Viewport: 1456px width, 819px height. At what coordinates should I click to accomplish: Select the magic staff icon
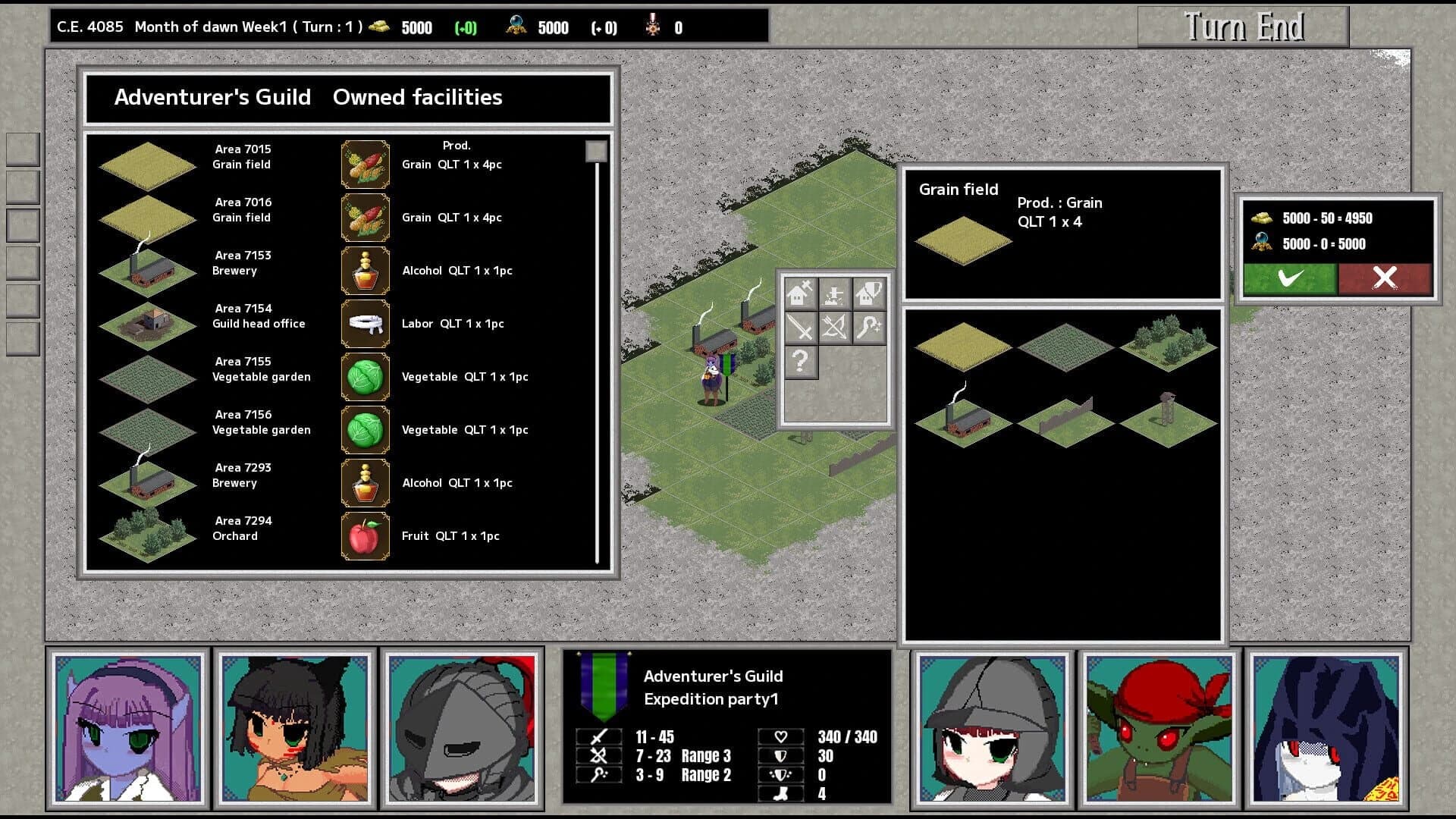click(x=869, y=328)
